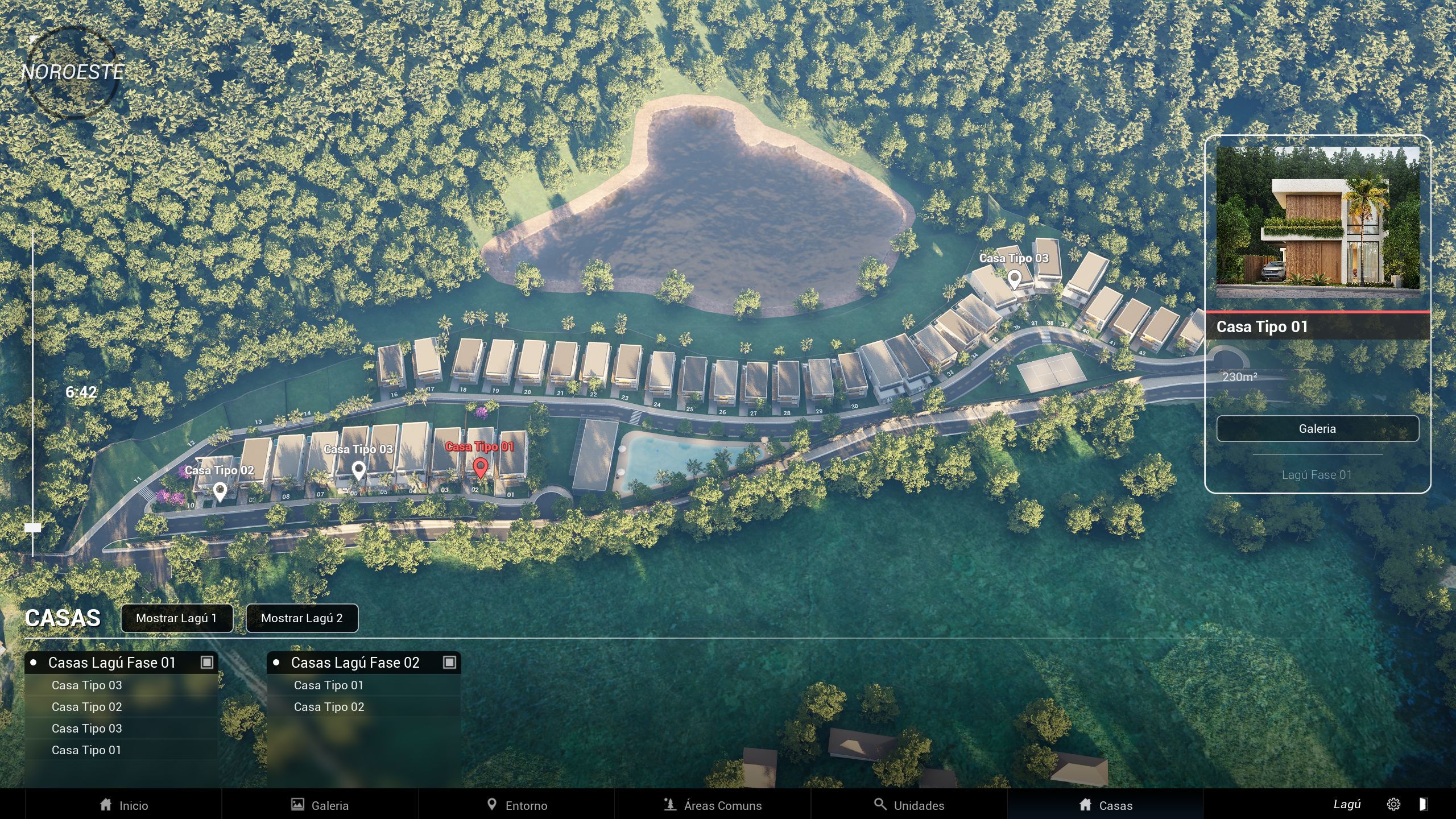
Task: Select Casa Tipo 01 under Fase 02 list
Action: tap(329, 685)
